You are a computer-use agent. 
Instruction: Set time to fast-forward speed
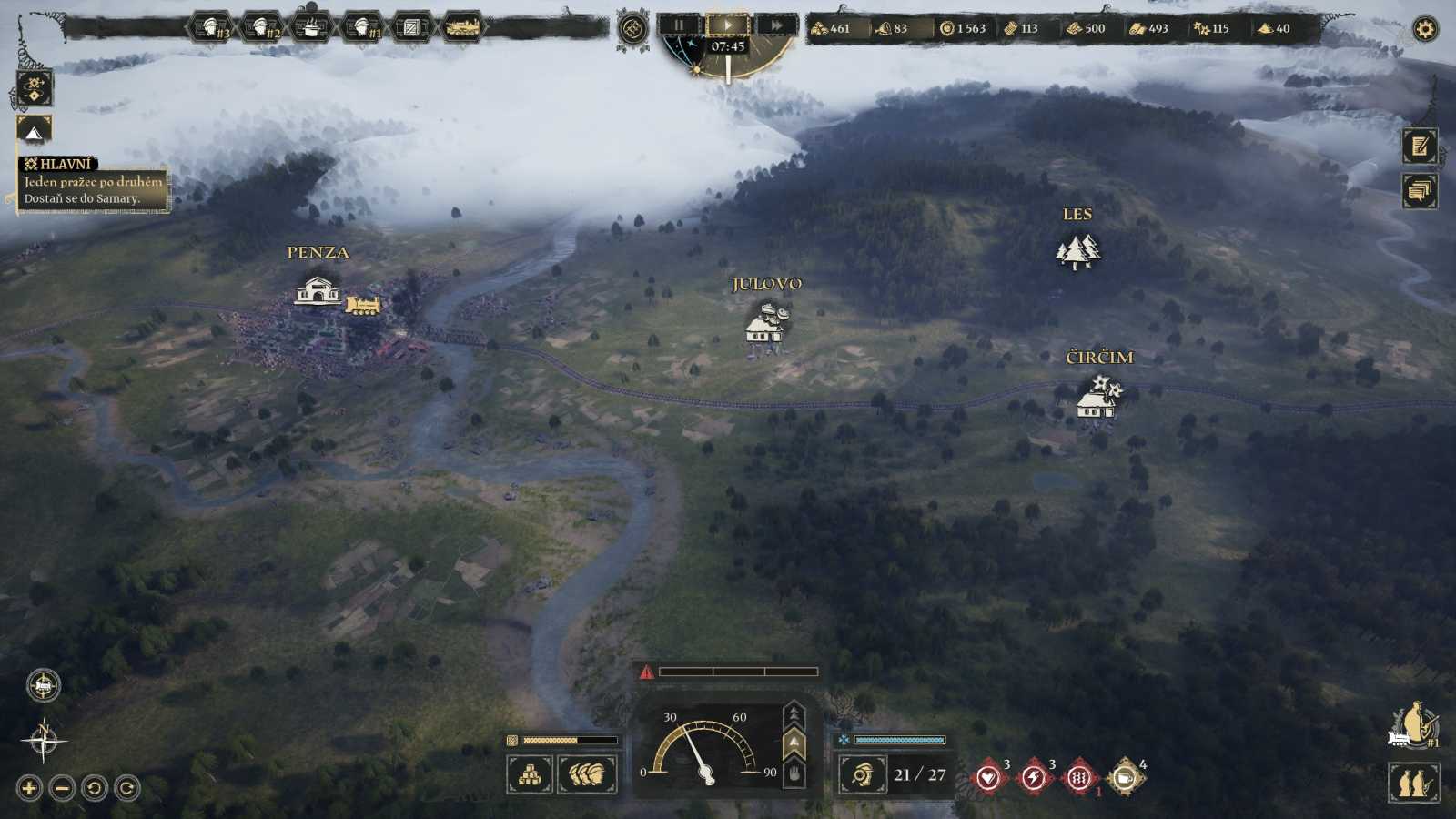tap(776, 25)
